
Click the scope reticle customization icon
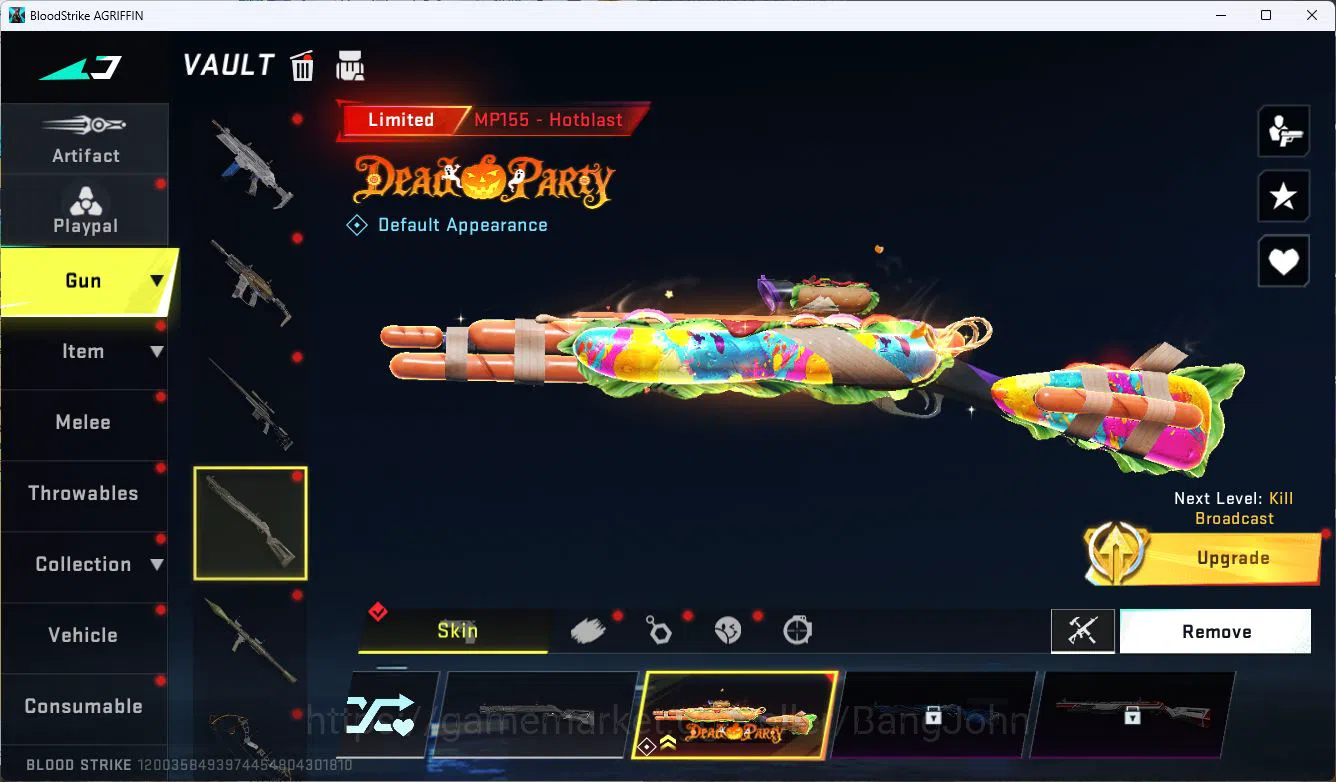(796, 628)
